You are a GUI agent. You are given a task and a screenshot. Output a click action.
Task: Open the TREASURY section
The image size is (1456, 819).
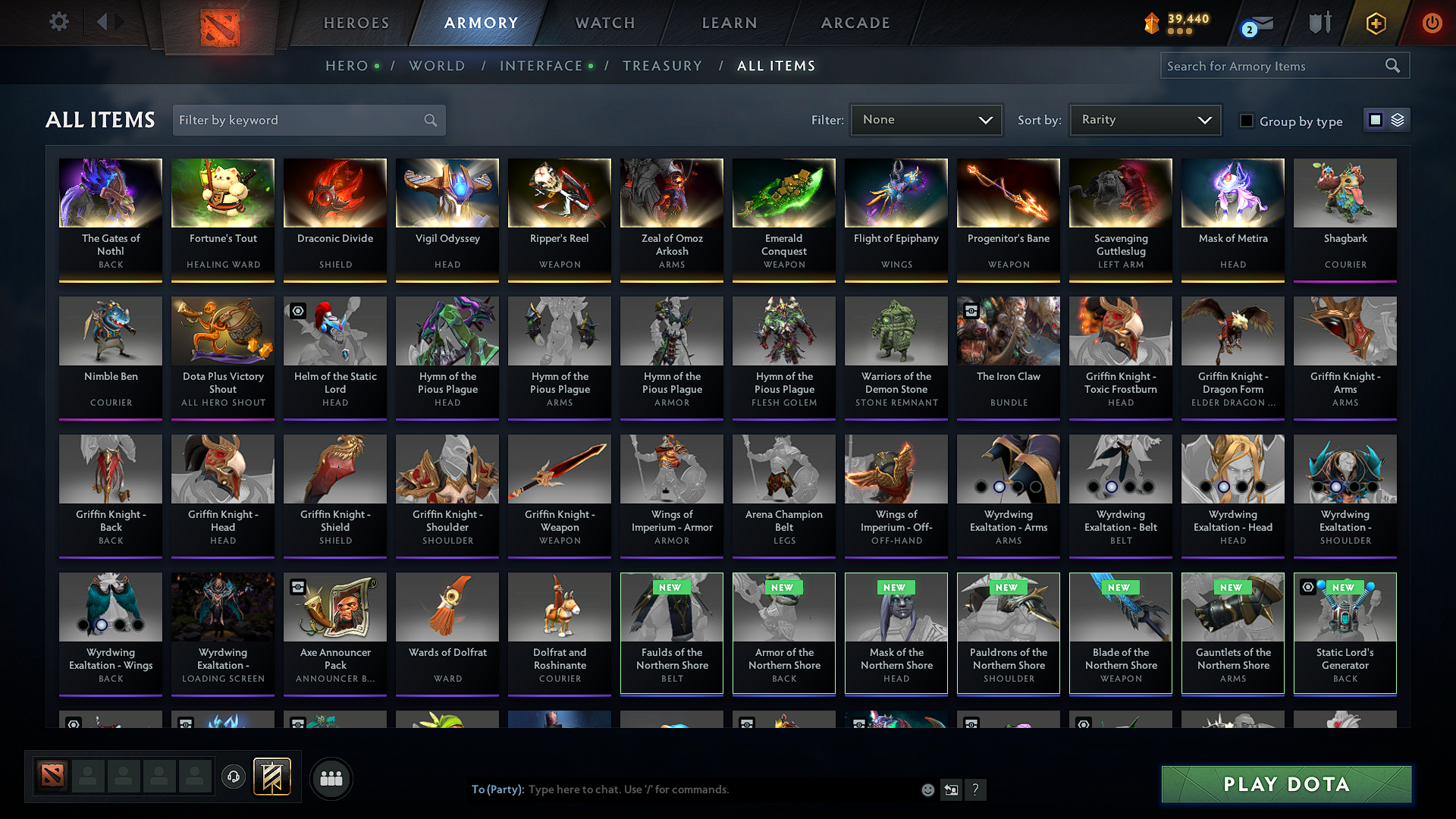pyautogui.click(x=662, y=66)
